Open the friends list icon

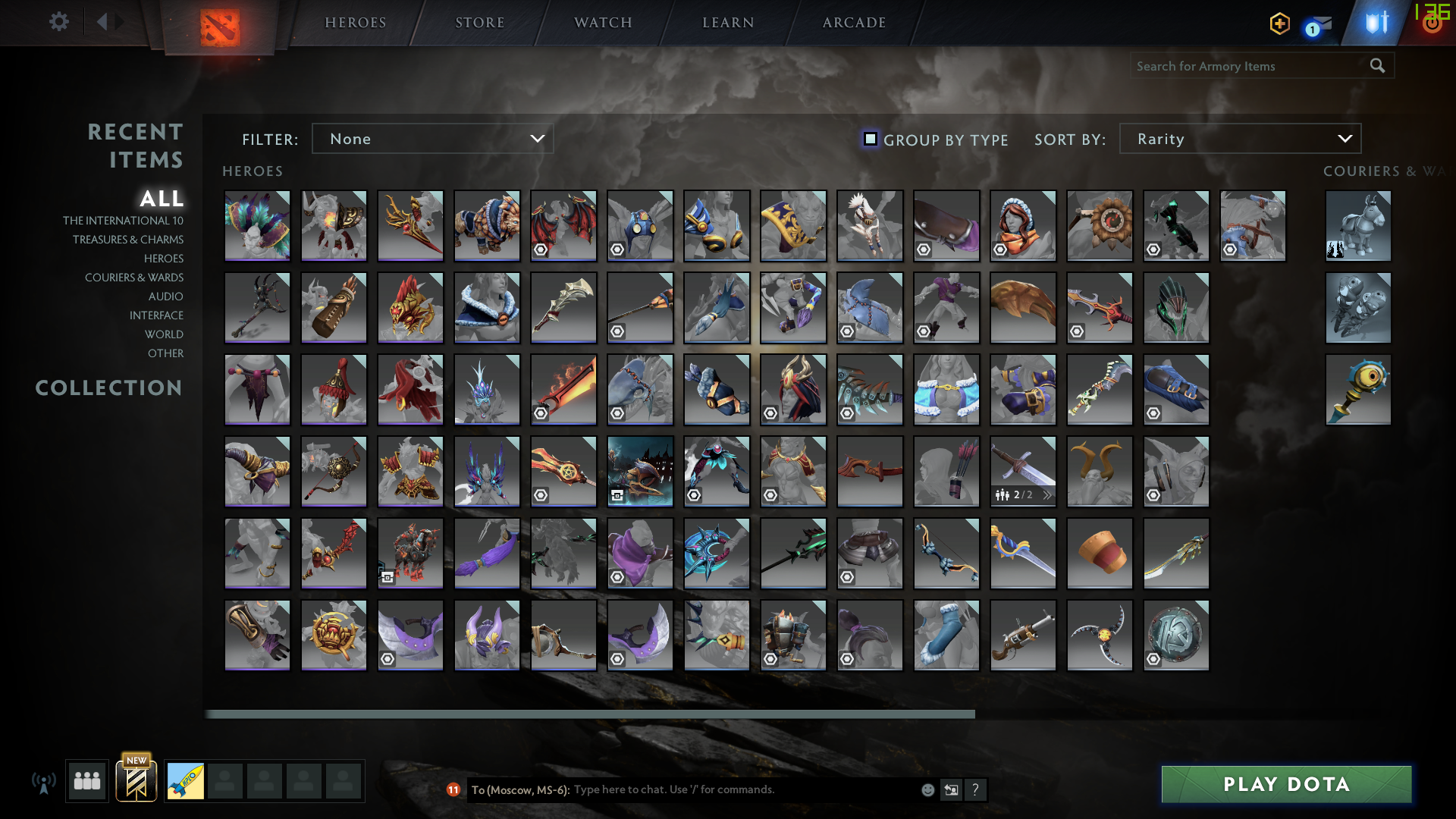tap(86, 781)
